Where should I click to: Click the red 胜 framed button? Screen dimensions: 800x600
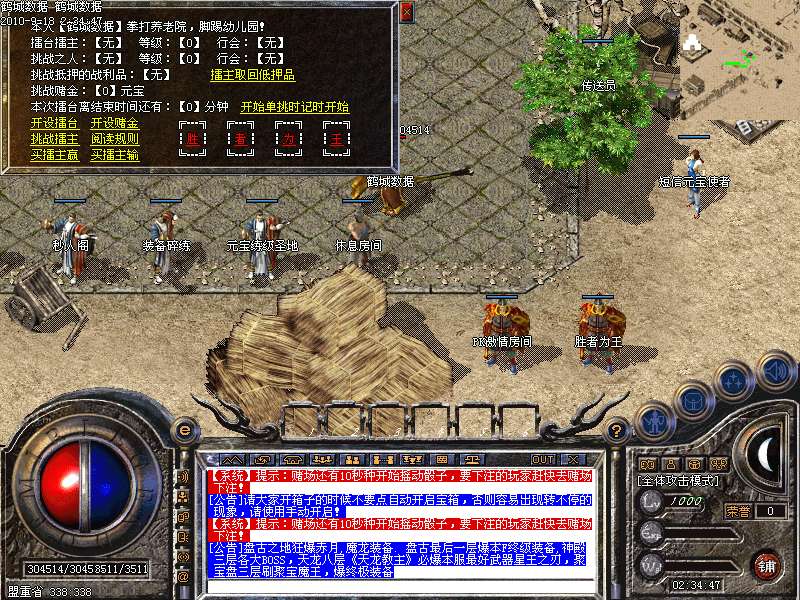point(193,139)
